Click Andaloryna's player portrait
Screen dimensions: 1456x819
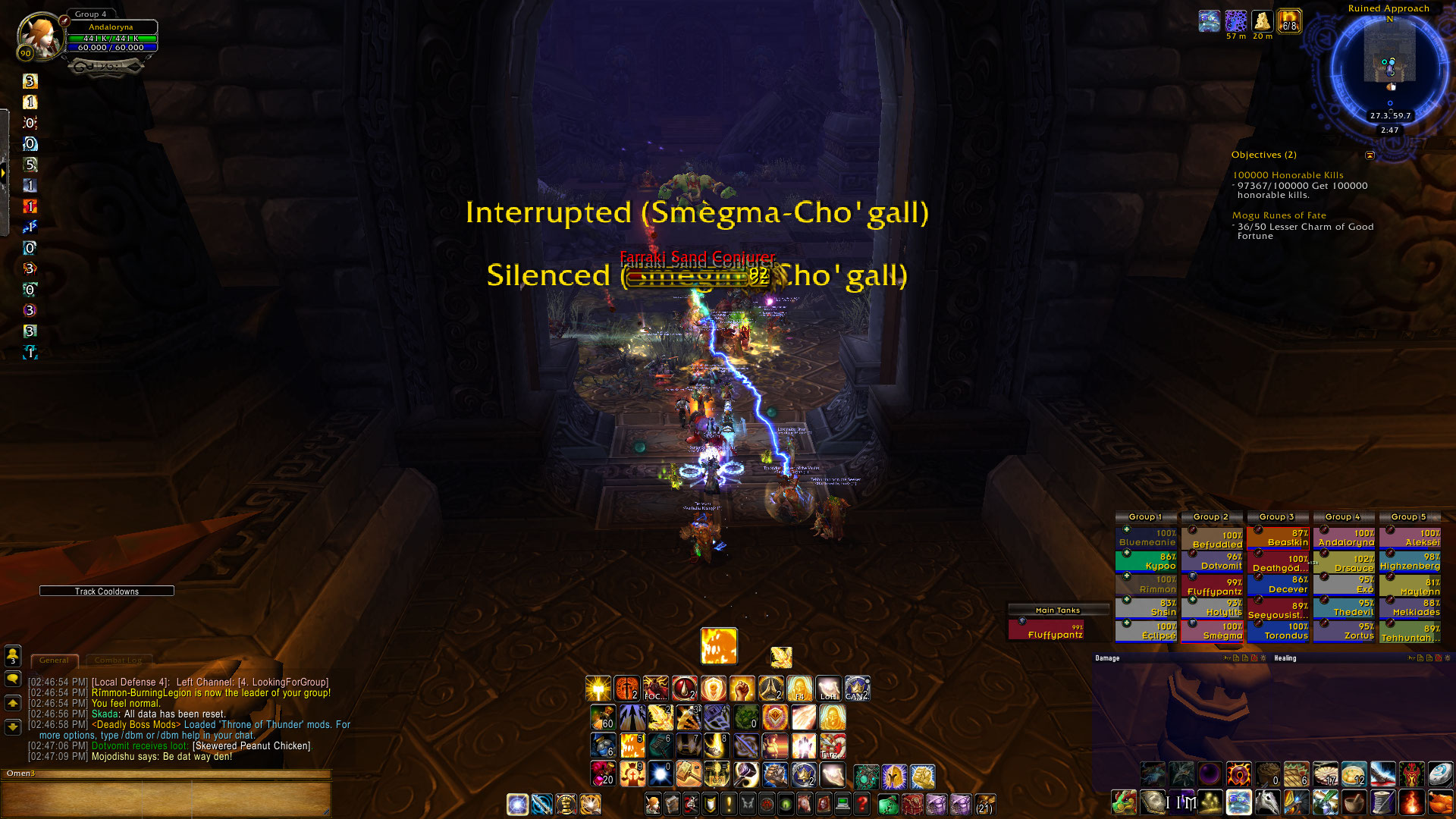click(x=39, y=36)
